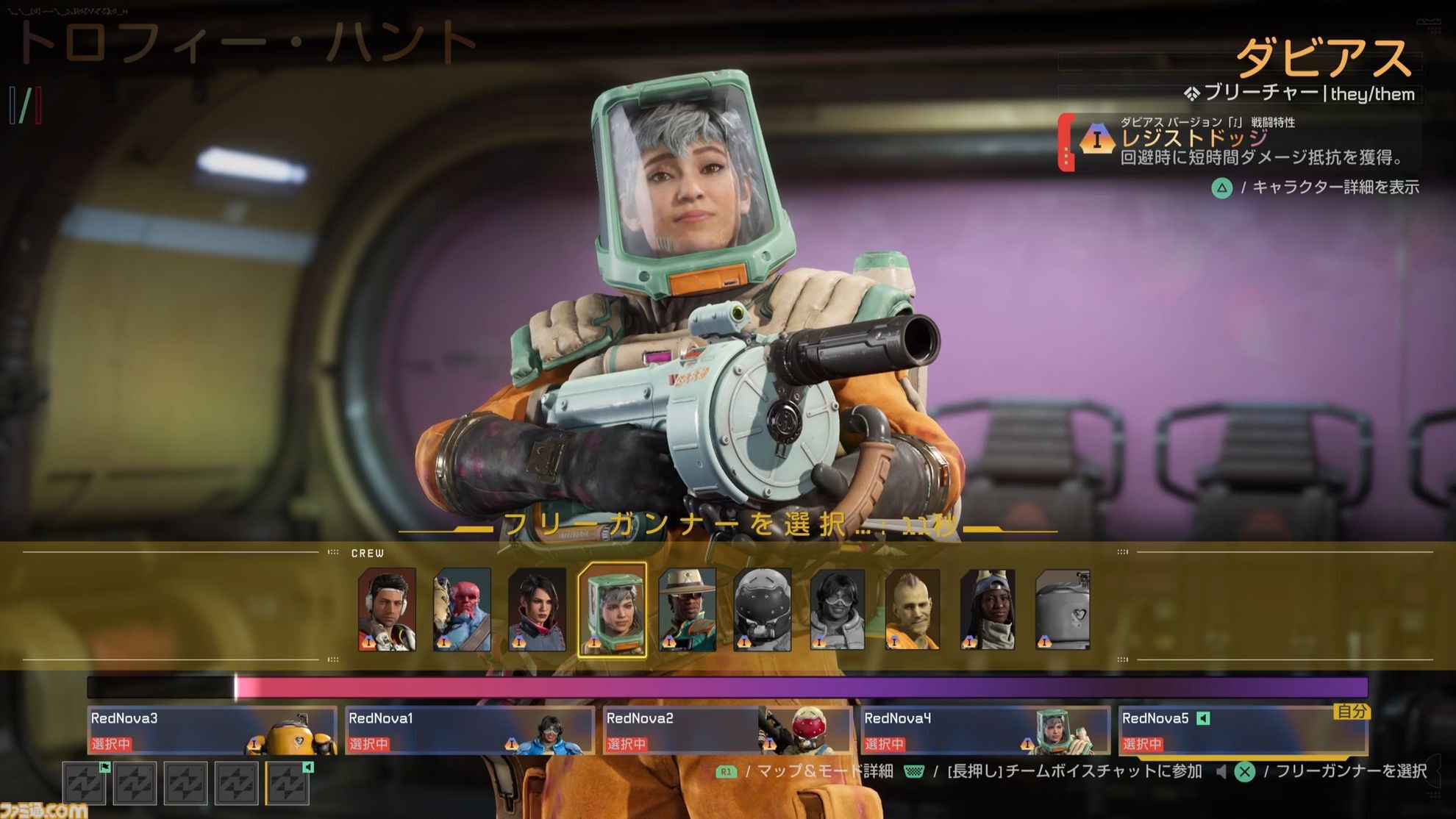Open RedNova3's player card
Screen dimensions: 1456x819
point(212,730)
